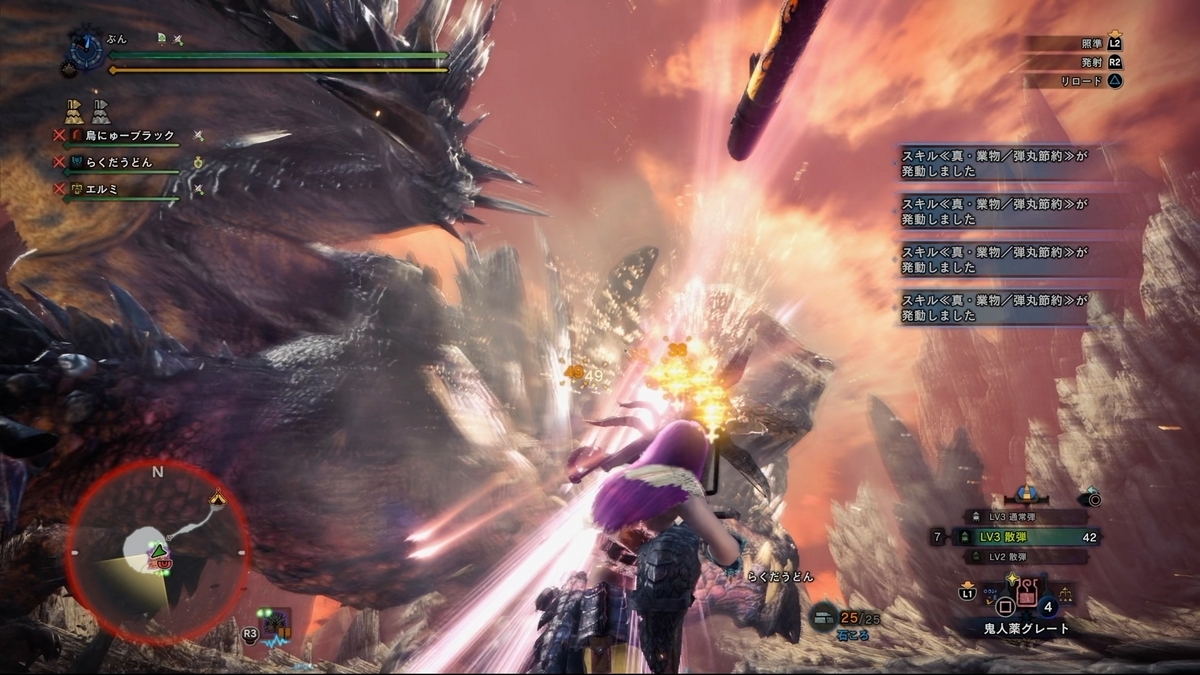
Task: Select the item to the right of 鬼人薬グレート
Action: [x=1066, y=593]
